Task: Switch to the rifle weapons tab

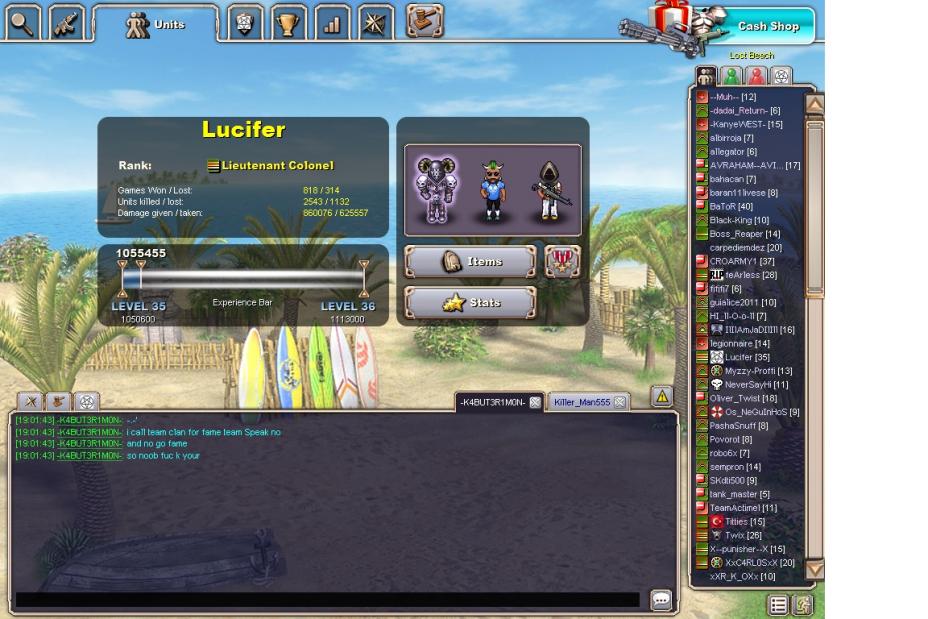Action: tap(68, 23)
